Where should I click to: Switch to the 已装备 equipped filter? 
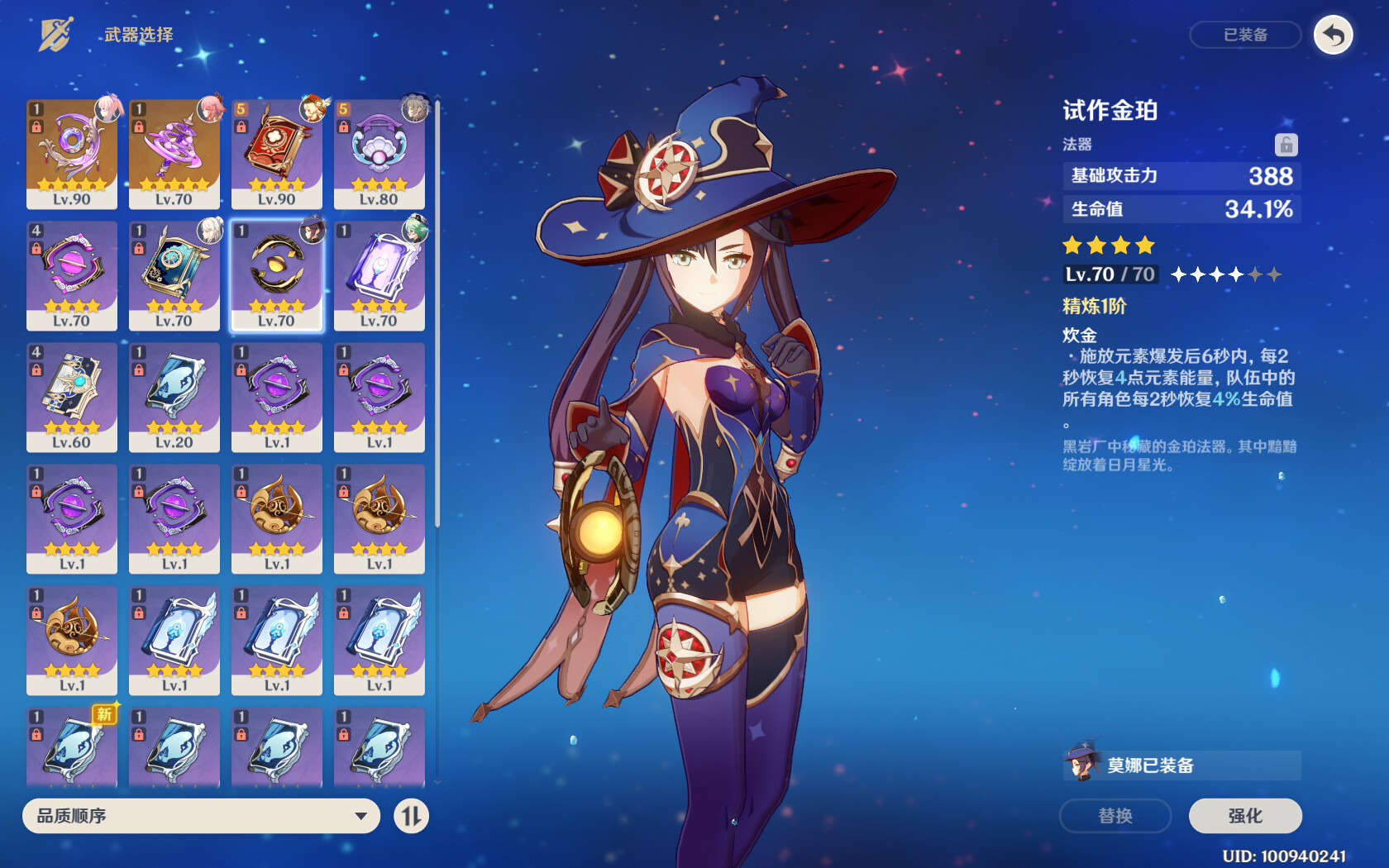(1246, 35)
